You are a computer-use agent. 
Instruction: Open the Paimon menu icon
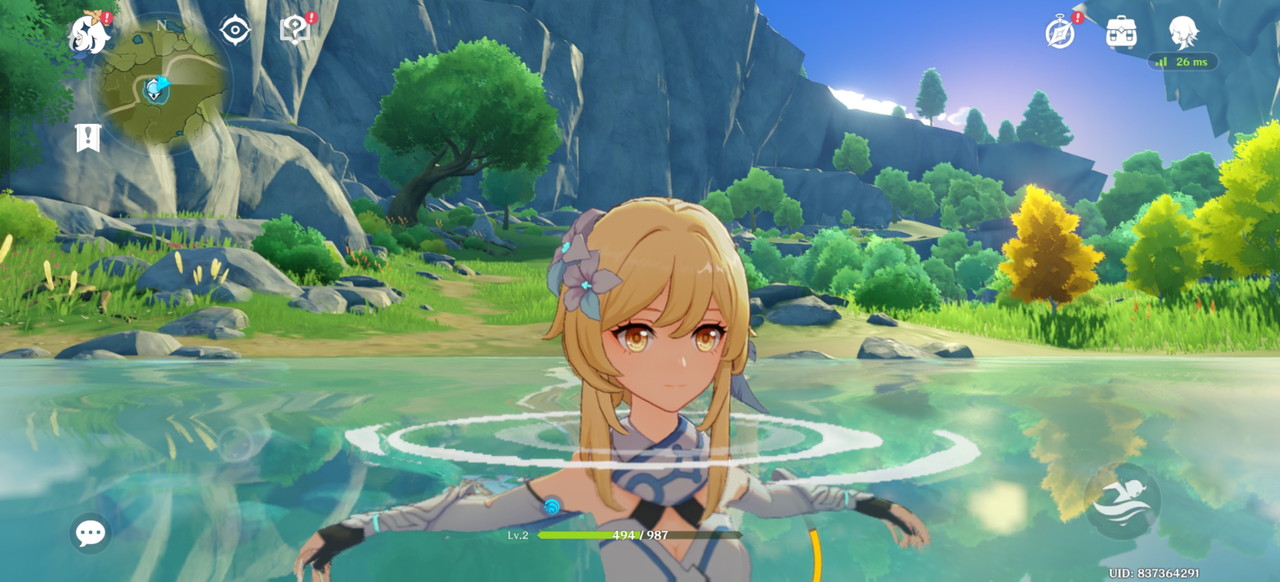(89, 34)
